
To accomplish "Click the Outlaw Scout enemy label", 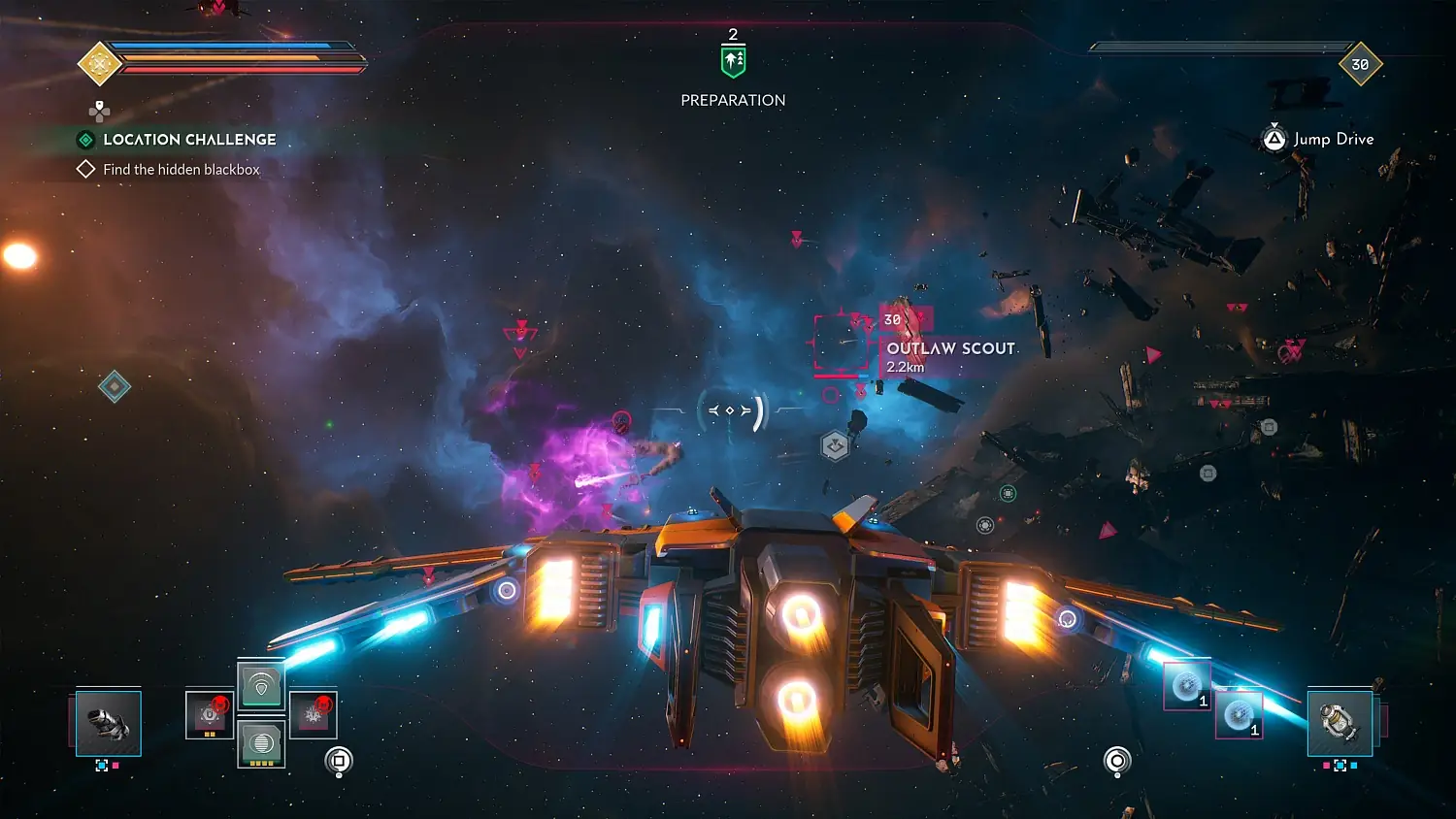I will [949, 347].
